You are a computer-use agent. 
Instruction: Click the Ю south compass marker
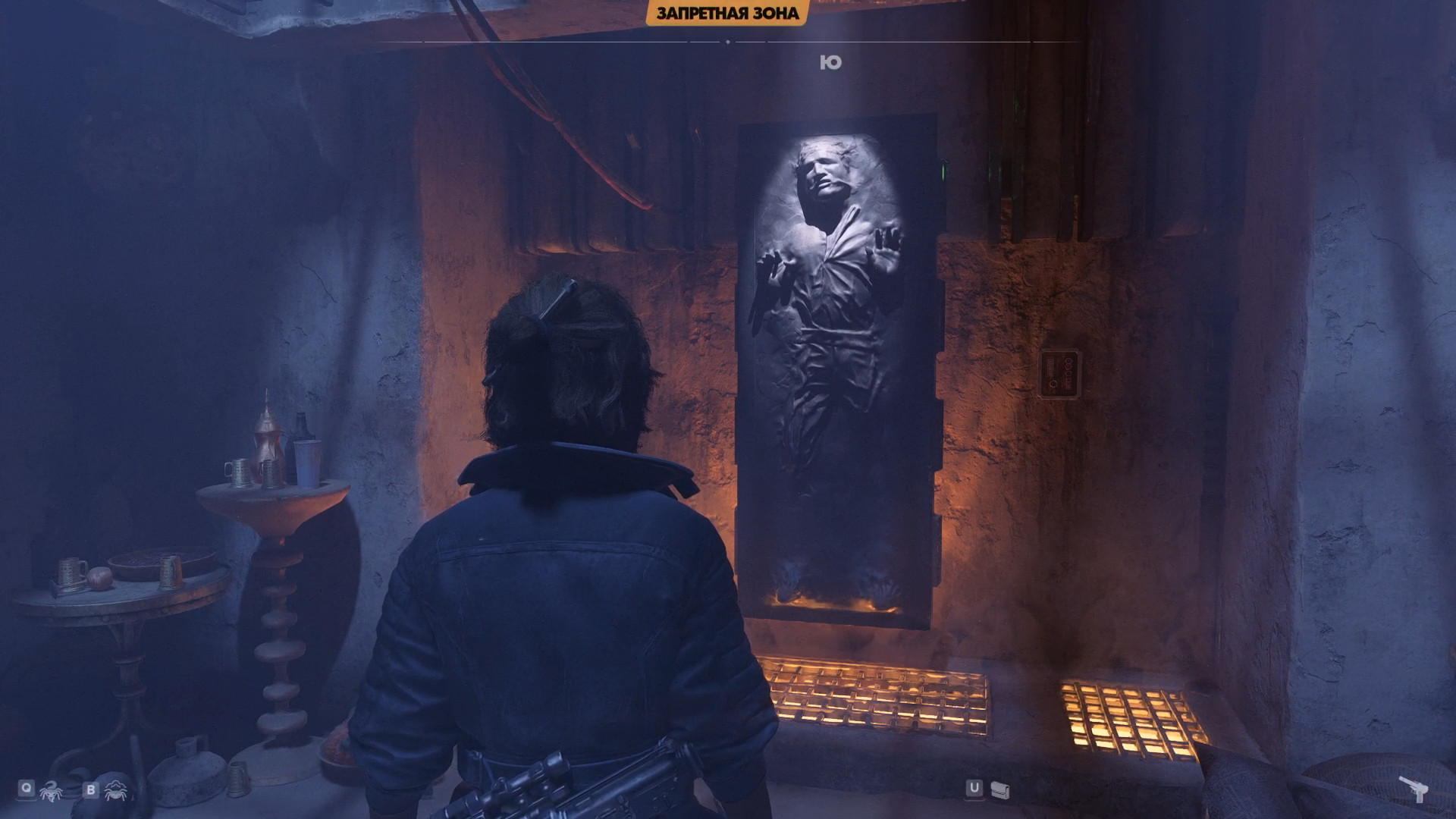click(831, 63)
